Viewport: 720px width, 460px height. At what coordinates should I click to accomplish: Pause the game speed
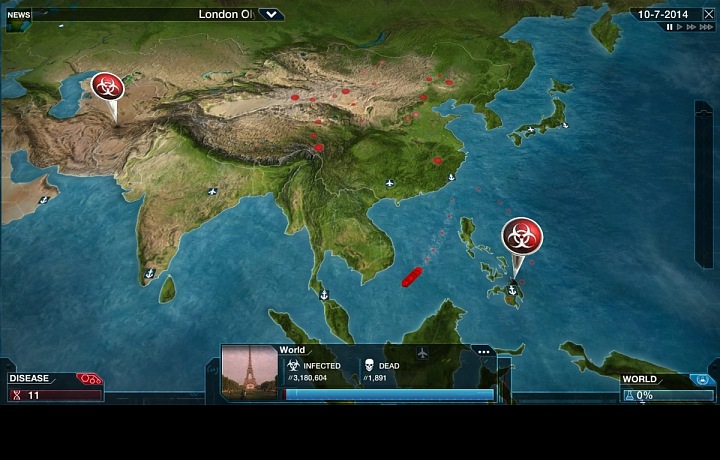(670, 27)
